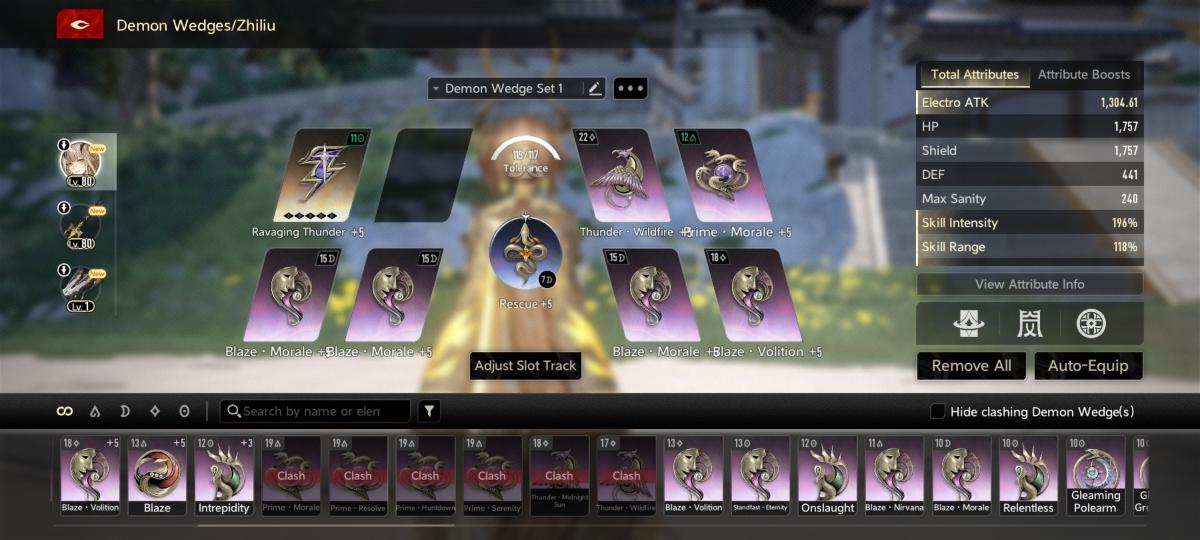This screenshot has width=1200, height=540.
Task: Select the Total Attributes tab
Action: (x=974, y=75)
